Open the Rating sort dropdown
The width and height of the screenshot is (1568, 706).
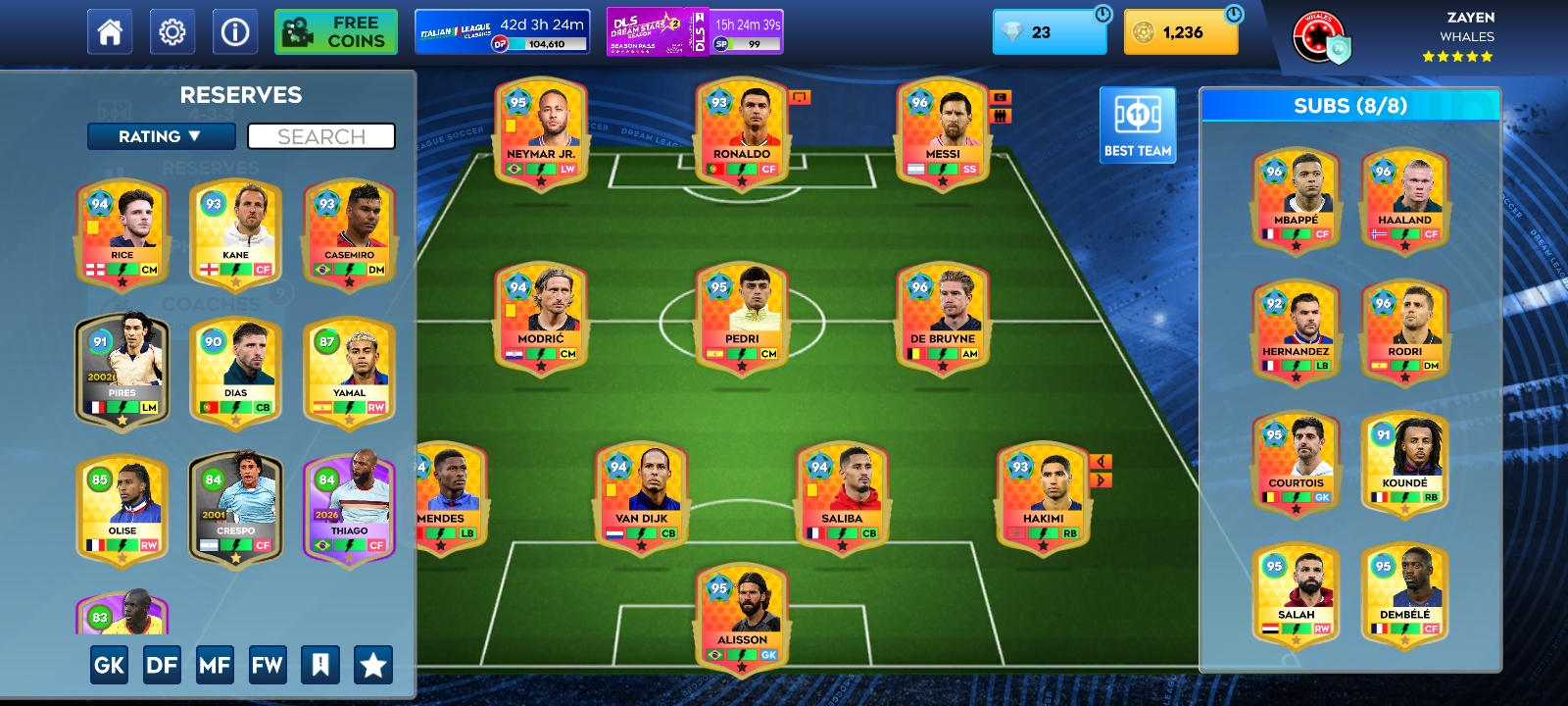pos(163,136)
